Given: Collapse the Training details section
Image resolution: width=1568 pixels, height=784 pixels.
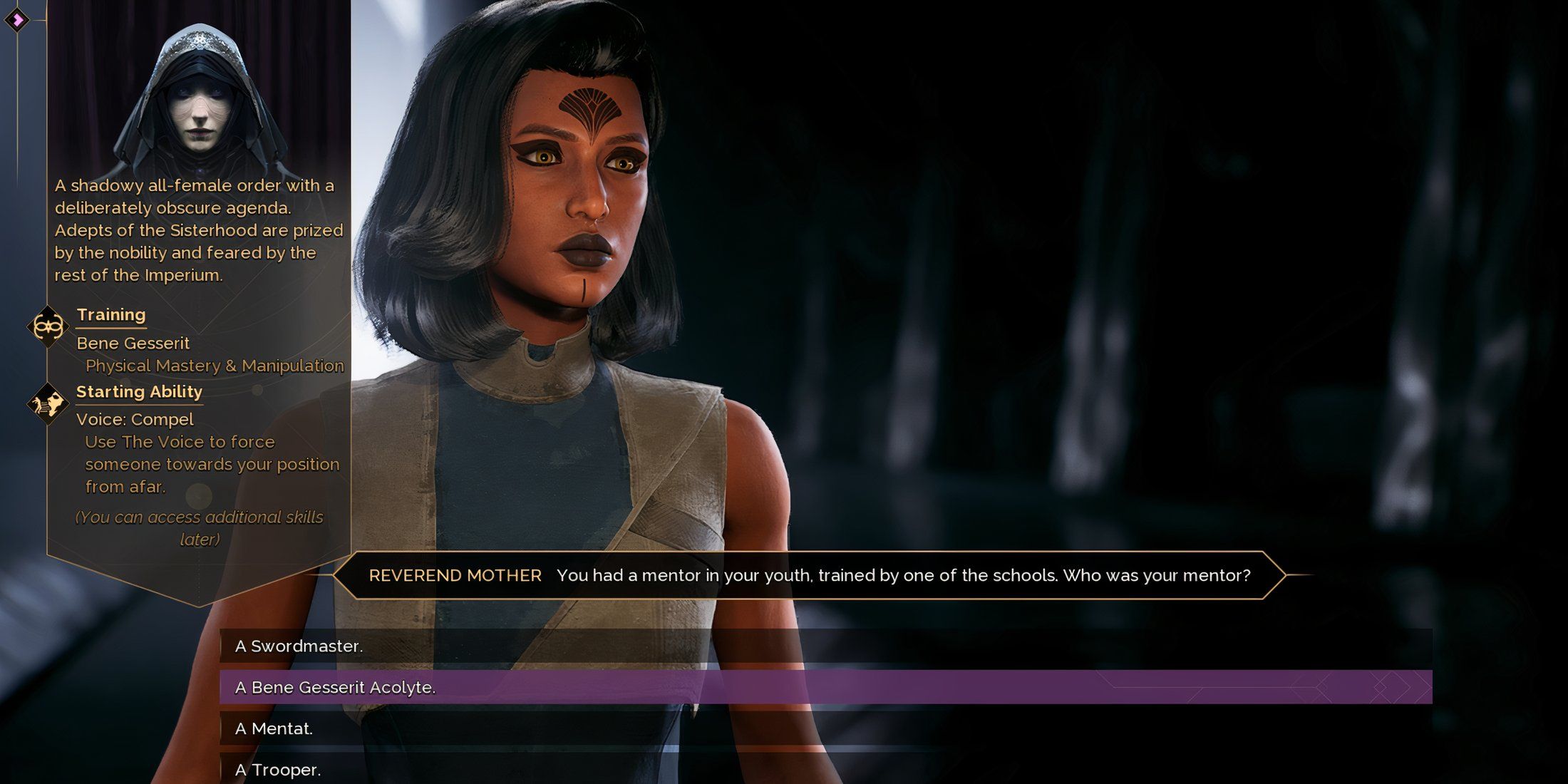Looking at the screenshot, I should pos(110,314).
